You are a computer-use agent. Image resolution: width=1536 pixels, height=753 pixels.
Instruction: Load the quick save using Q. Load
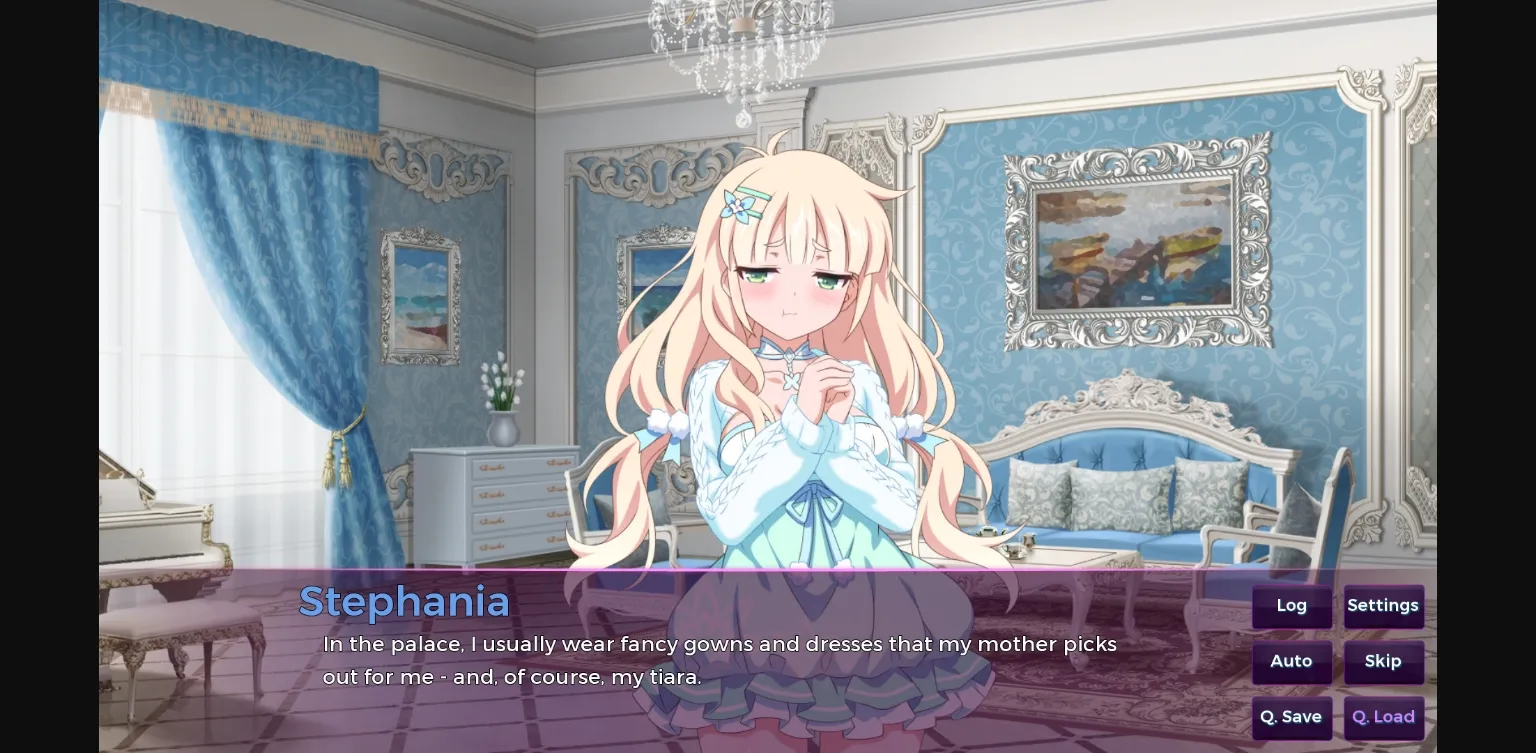coord(1383,716)
